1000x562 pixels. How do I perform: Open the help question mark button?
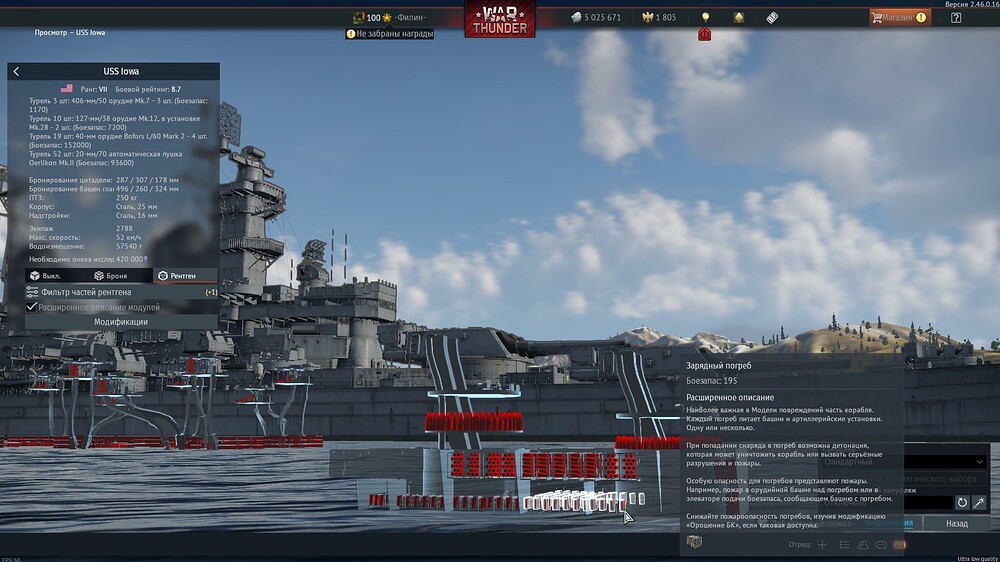pyautogui.click(x=956, y=17)
